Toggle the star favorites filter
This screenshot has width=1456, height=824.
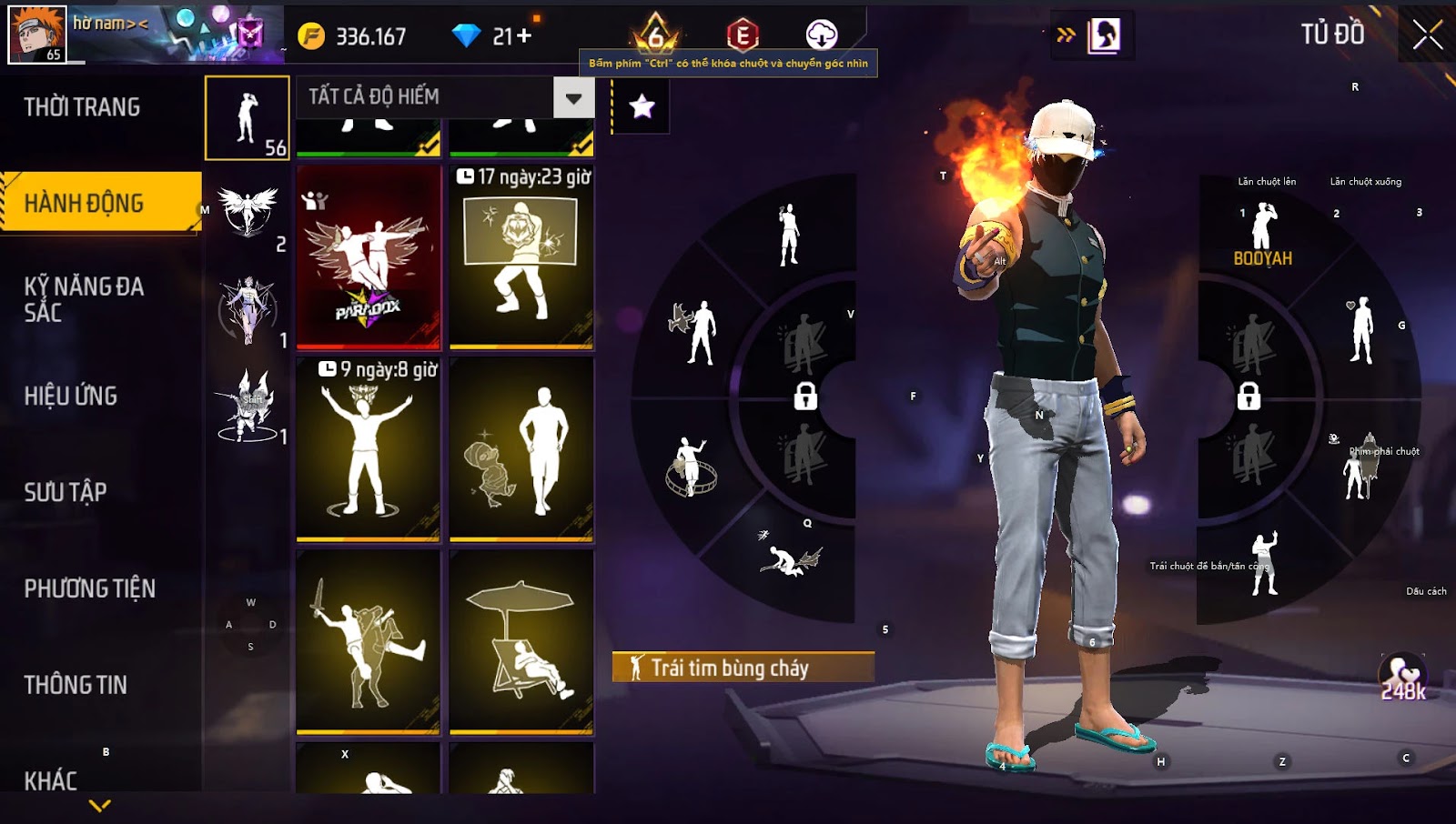(x=642, y=106)
